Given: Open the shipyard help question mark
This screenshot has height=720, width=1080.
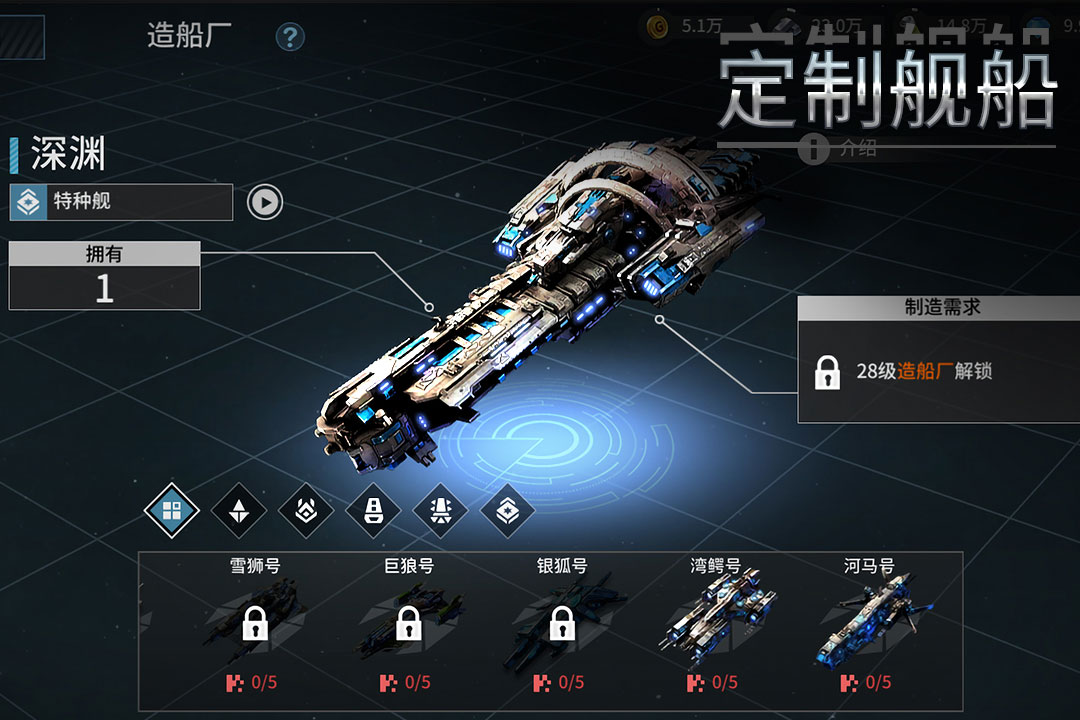Looking at the screenshot, I should click(290, 38).
